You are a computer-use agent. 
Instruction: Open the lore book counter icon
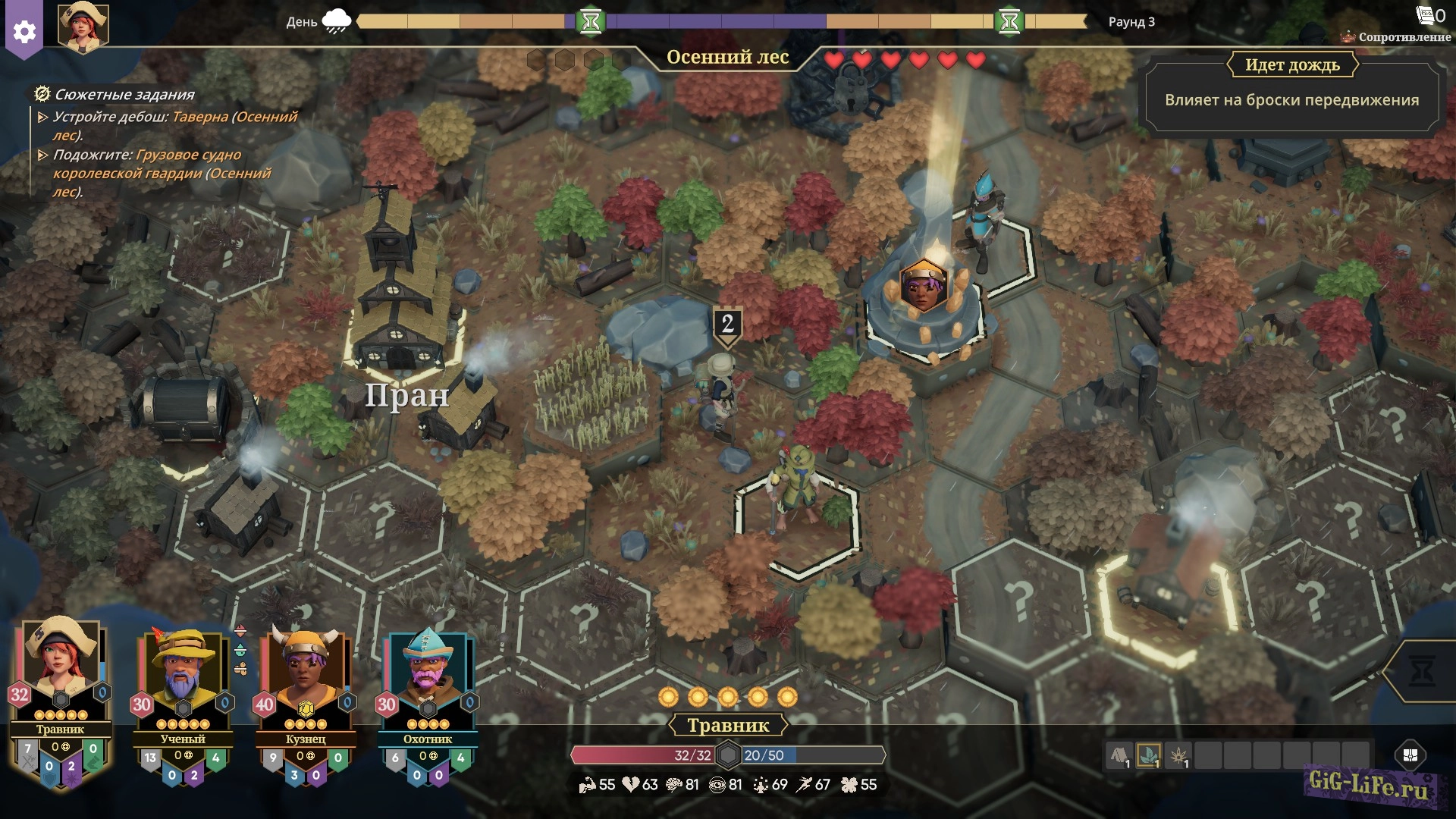point(1429,15)
